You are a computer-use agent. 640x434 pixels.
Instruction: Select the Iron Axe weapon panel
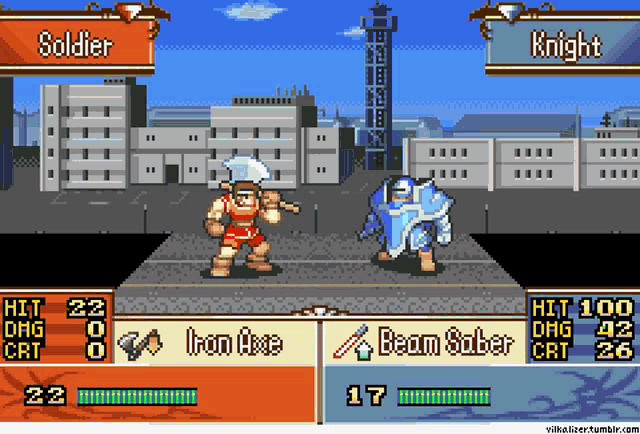tap(215, 343)
